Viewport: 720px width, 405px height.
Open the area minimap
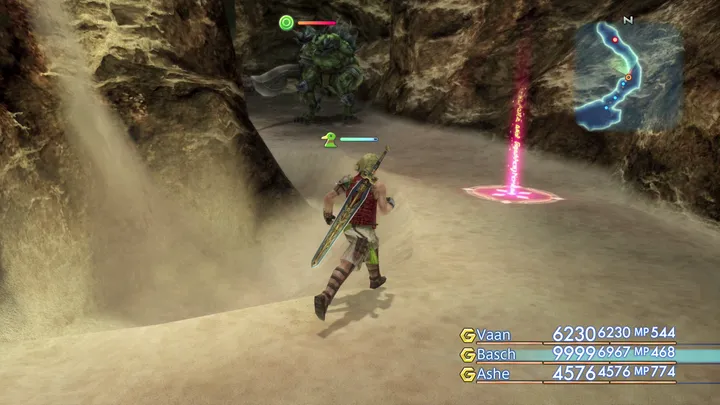[x=627, y=76]
